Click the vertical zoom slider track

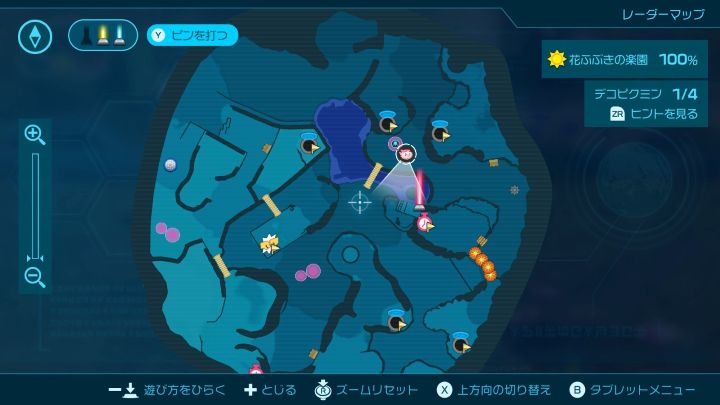(35, 205)
